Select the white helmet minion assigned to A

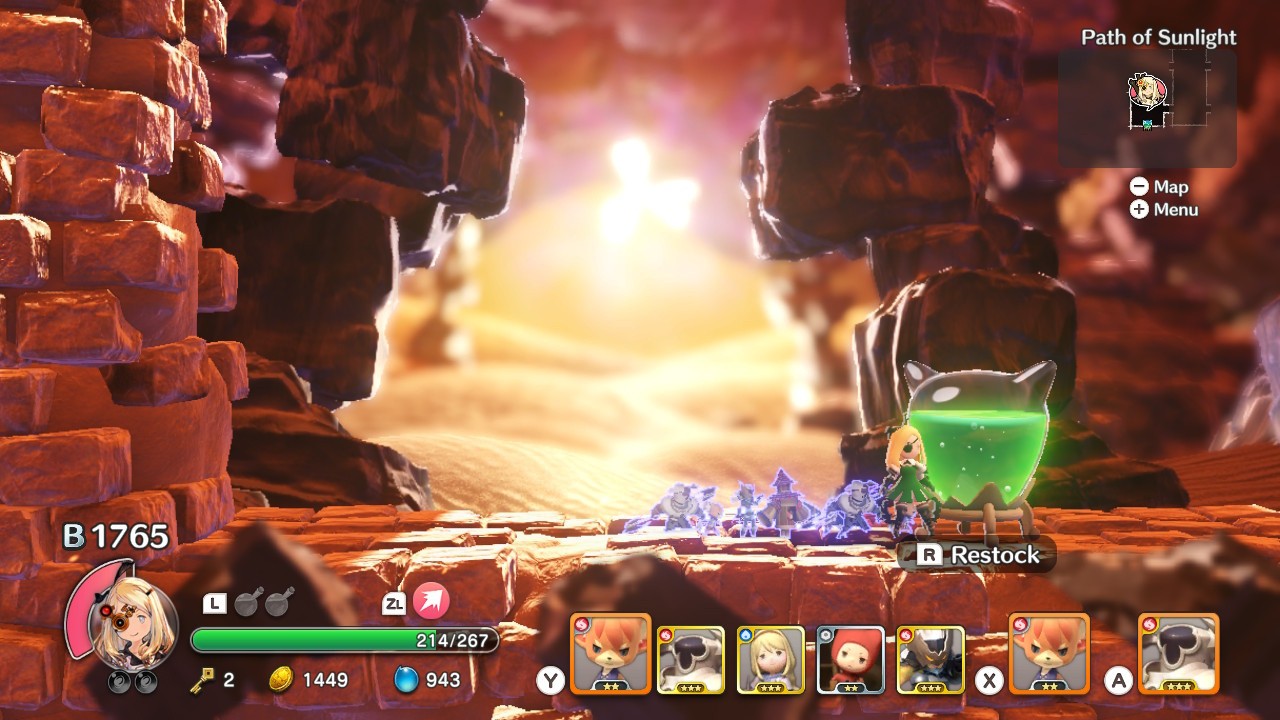tap(1179, 654)
